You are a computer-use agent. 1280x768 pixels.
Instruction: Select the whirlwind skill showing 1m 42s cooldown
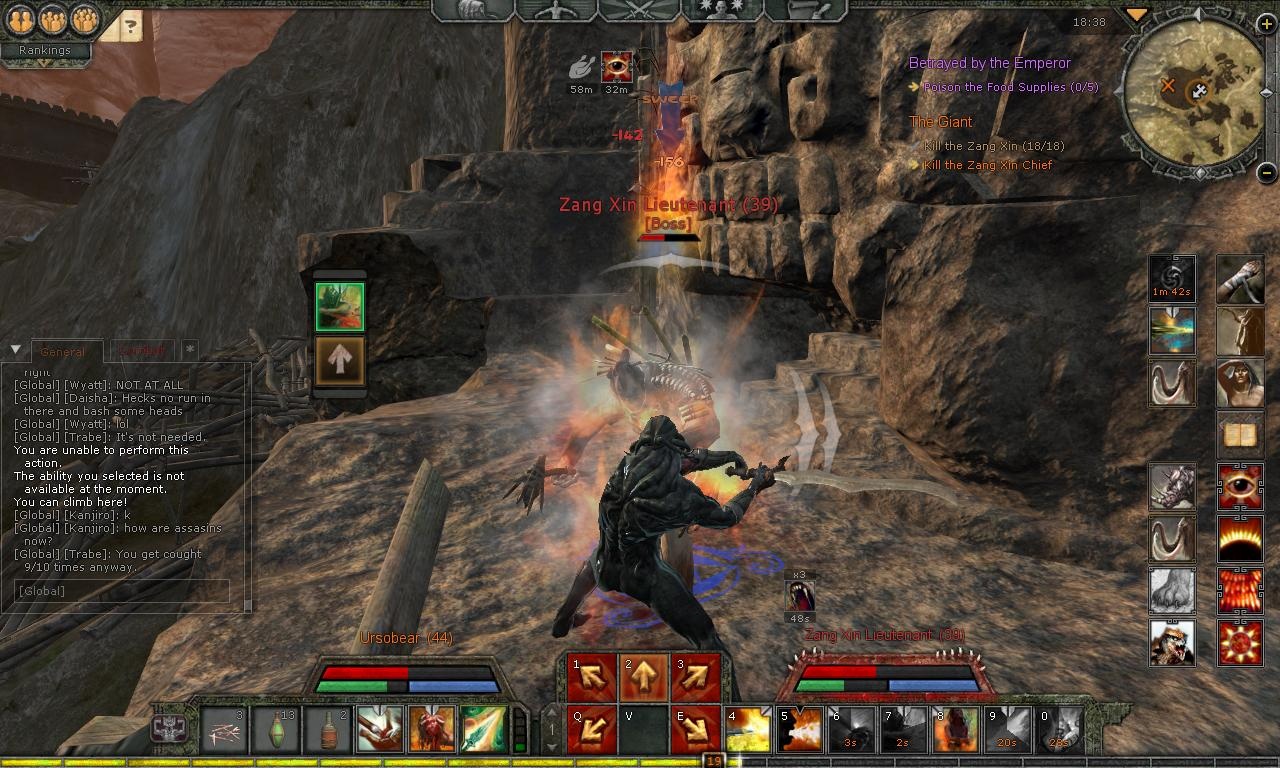click(x=1172, y=278)
